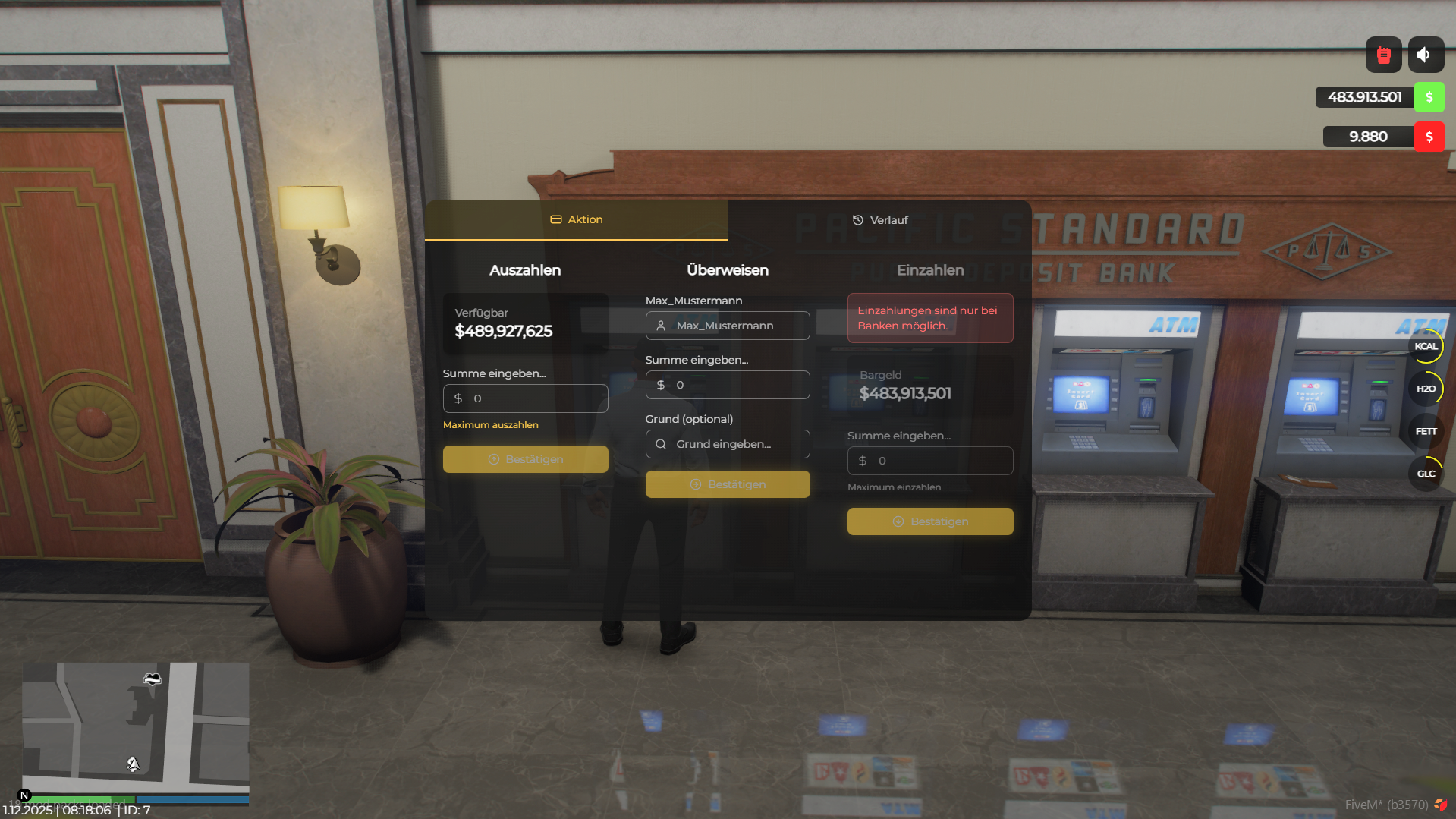Click the card icon next to Aktion
This screenshot has width=1456, height=819.
[555, 219]
